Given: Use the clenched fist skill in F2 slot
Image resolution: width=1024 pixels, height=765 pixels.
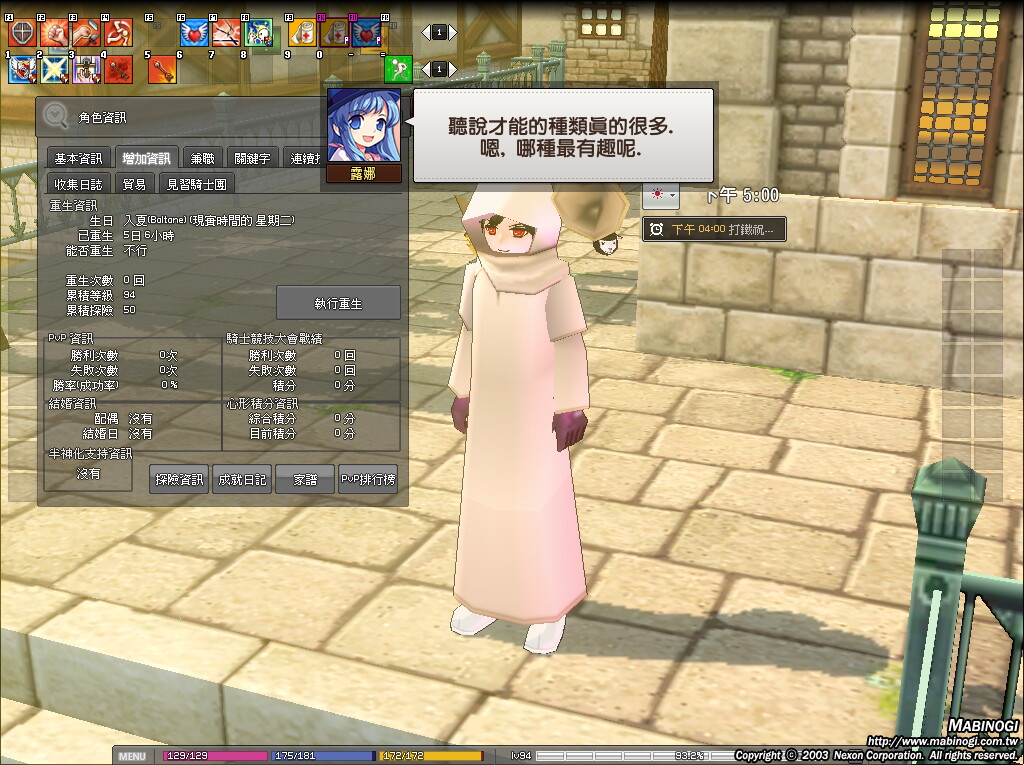Looking at the screenshot, I should pos(53,33).
